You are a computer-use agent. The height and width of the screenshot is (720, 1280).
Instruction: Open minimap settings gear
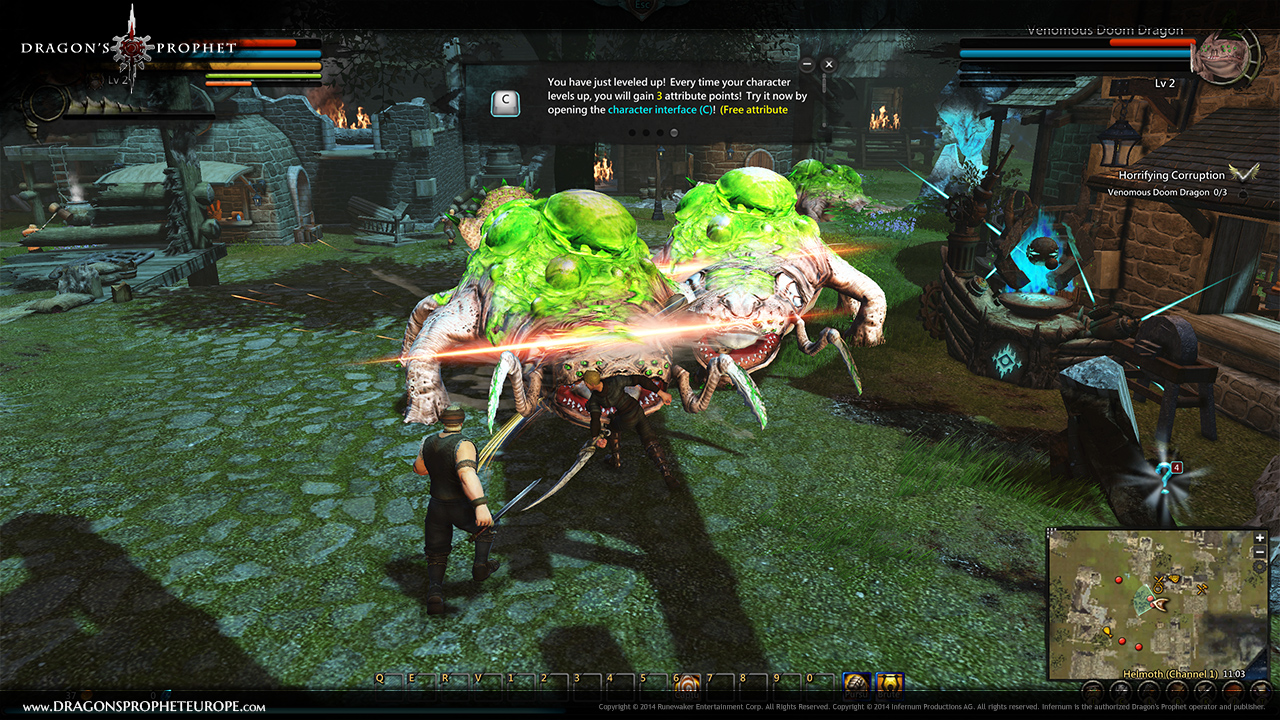pyautogui.click(x=1260, y=566)
